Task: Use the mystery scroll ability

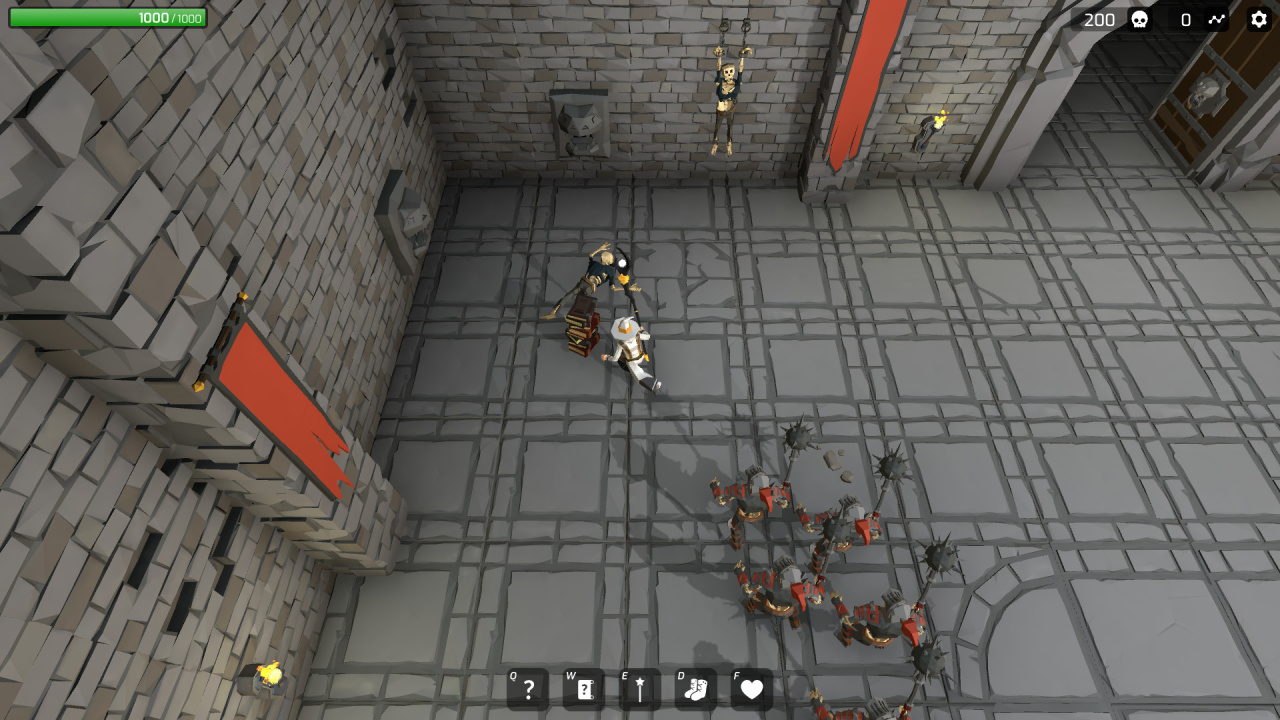Action: click(x=584, y=689)
